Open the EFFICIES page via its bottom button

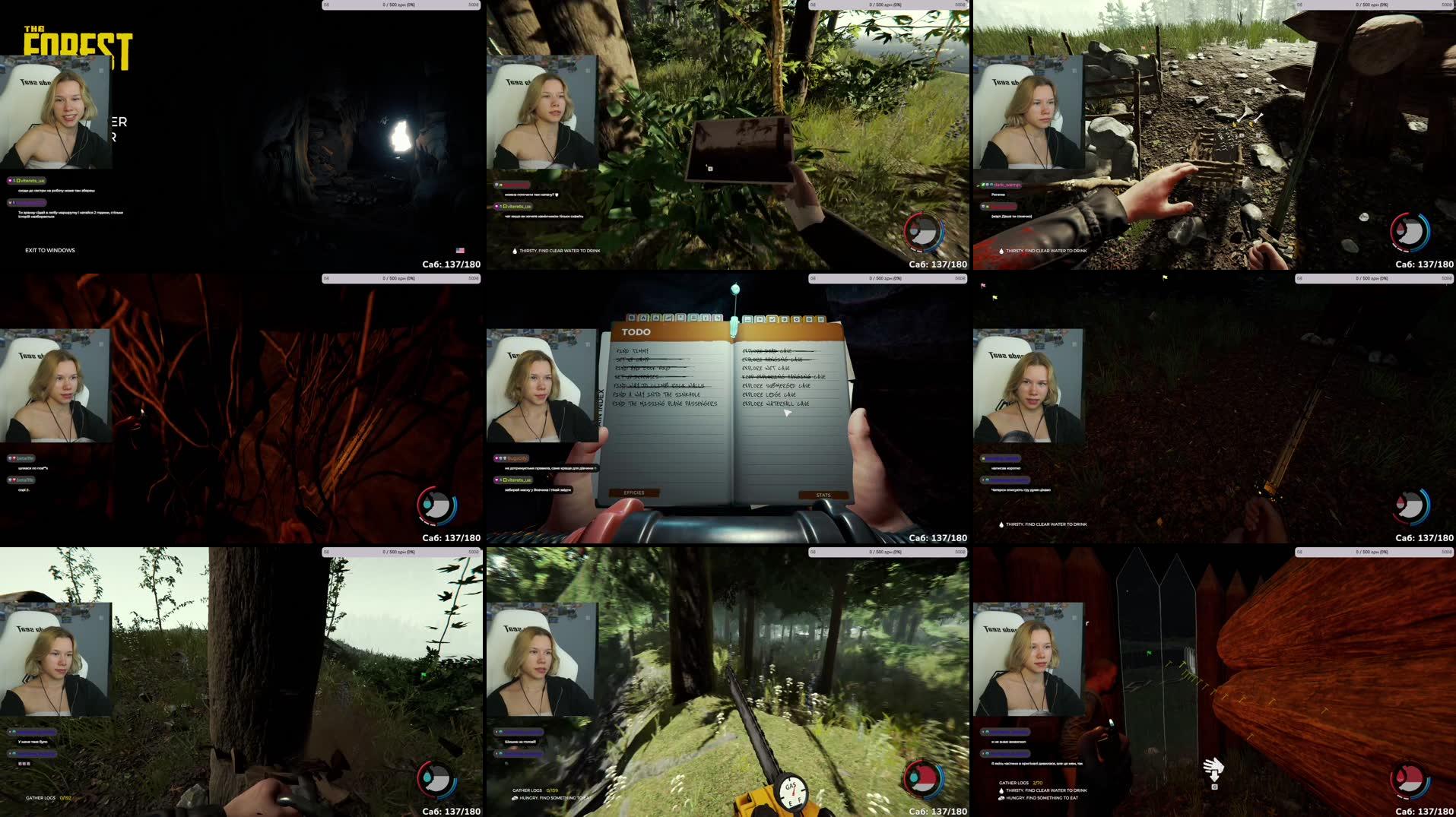coord(633,492)
